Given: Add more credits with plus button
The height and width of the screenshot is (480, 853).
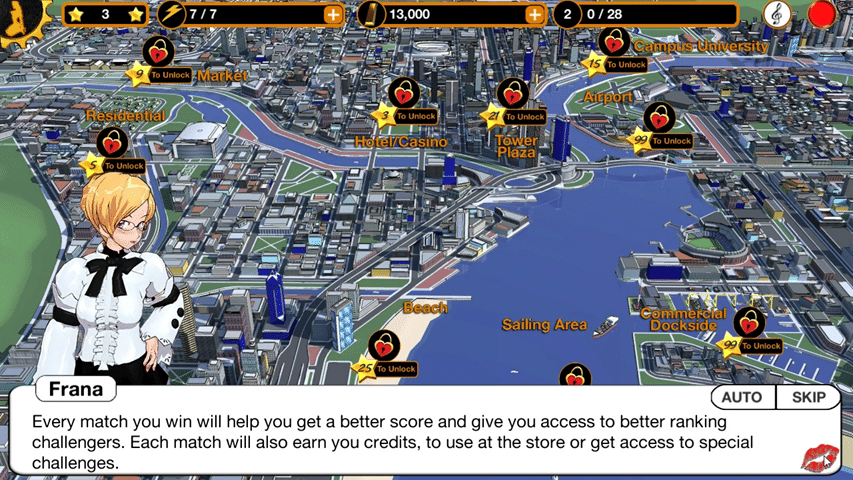Looking at the screenshot, I should pos(535,15).
